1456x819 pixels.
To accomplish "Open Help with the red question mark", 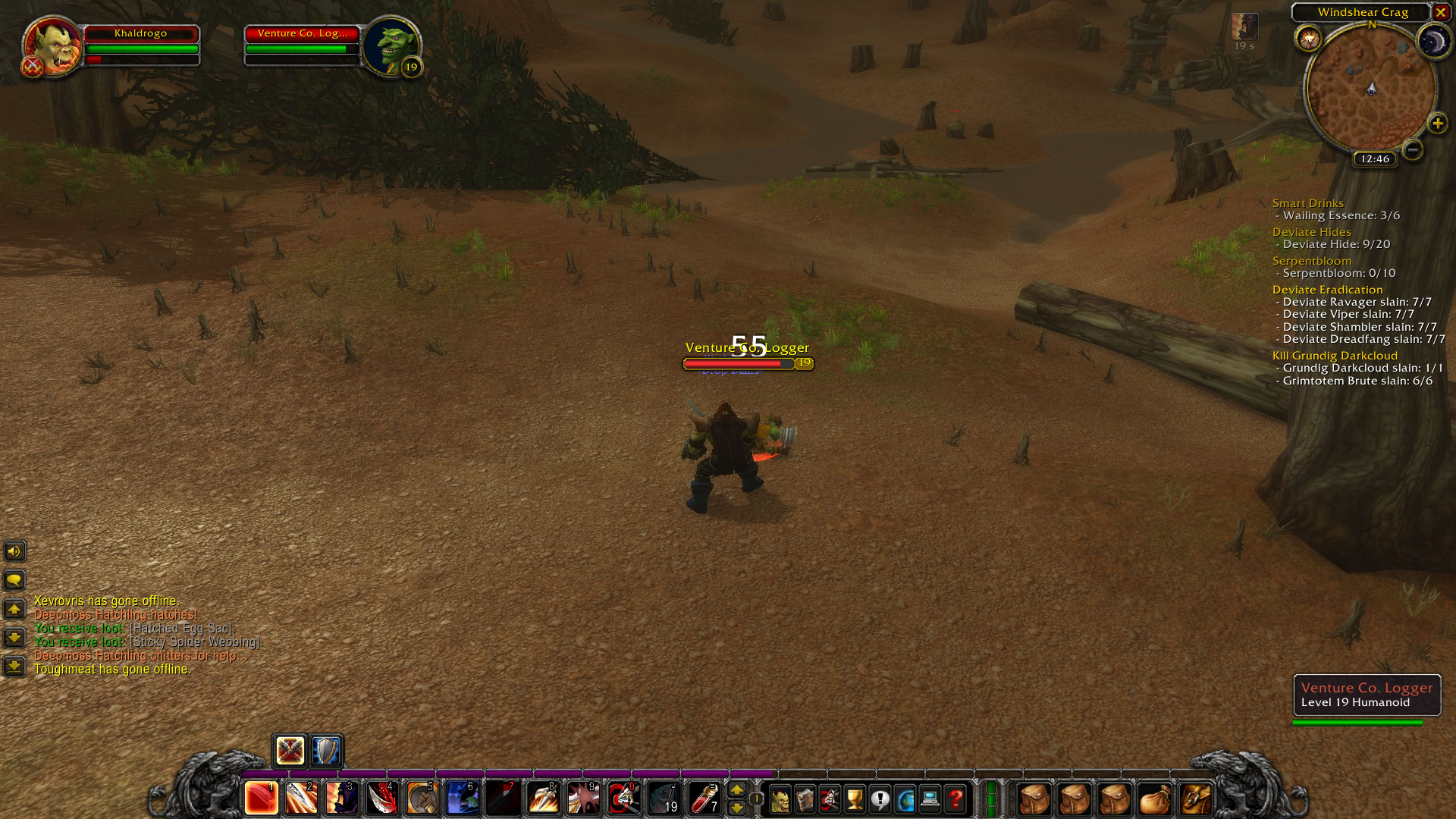I will [x=954, y=798].
